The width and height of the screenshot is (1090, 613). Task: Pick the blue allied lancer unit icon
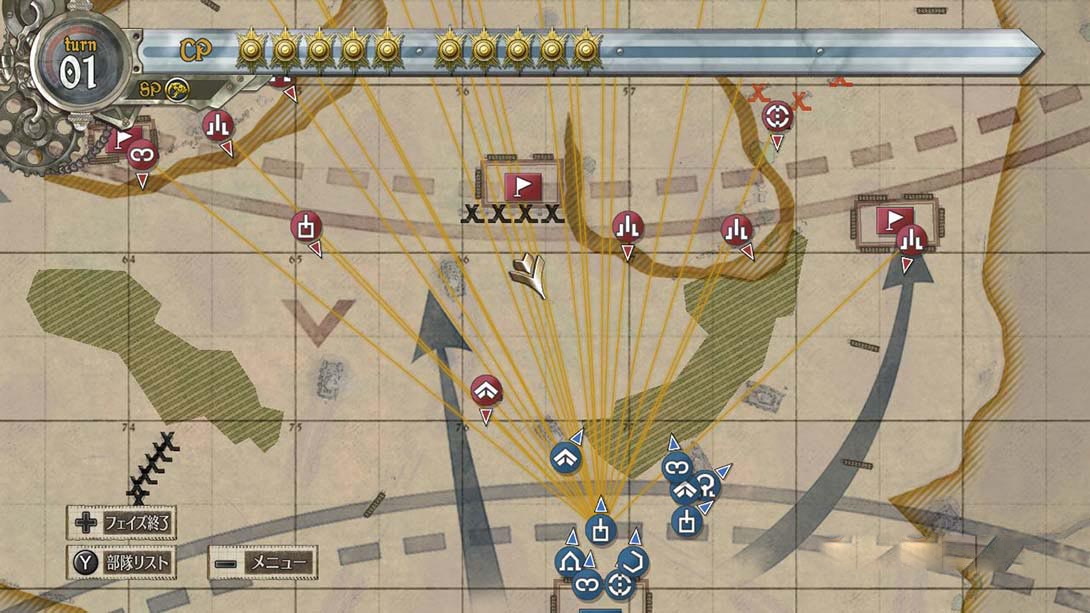tap(633, 561)
